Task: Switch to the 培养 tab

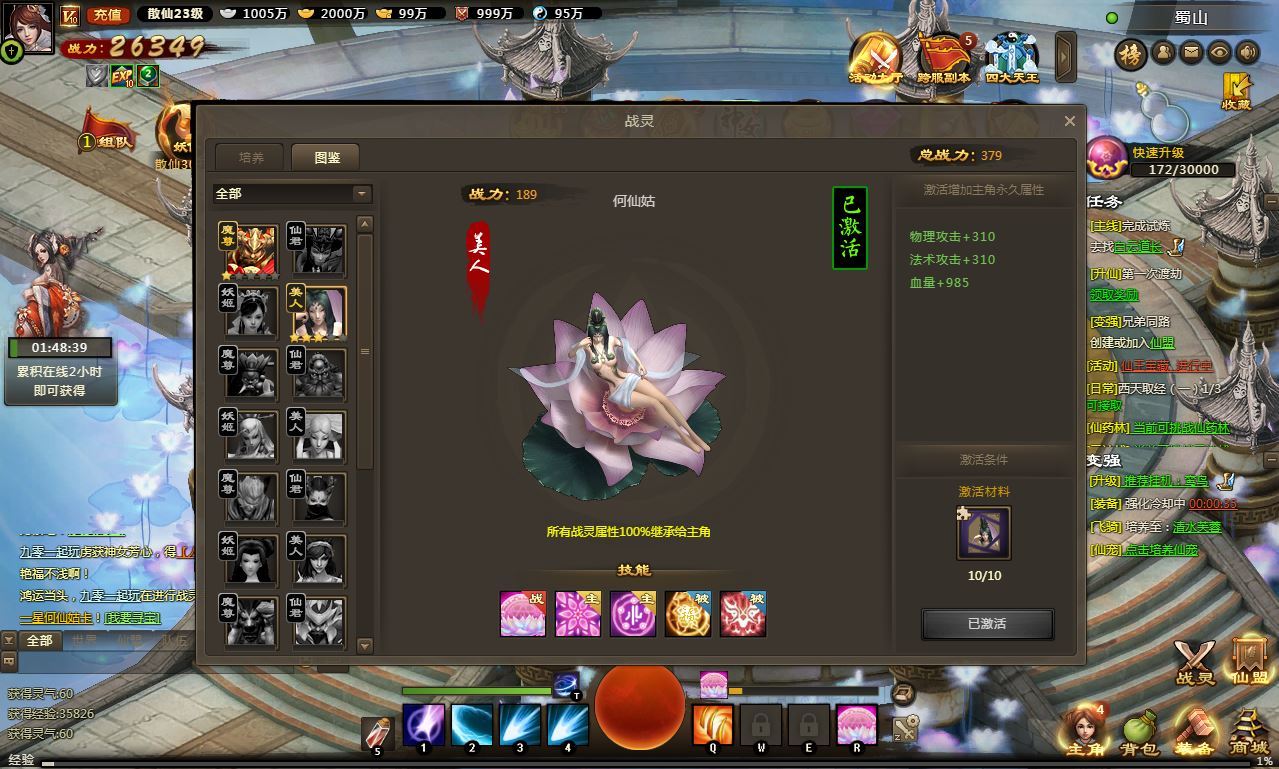Action: tap(251, 158)
